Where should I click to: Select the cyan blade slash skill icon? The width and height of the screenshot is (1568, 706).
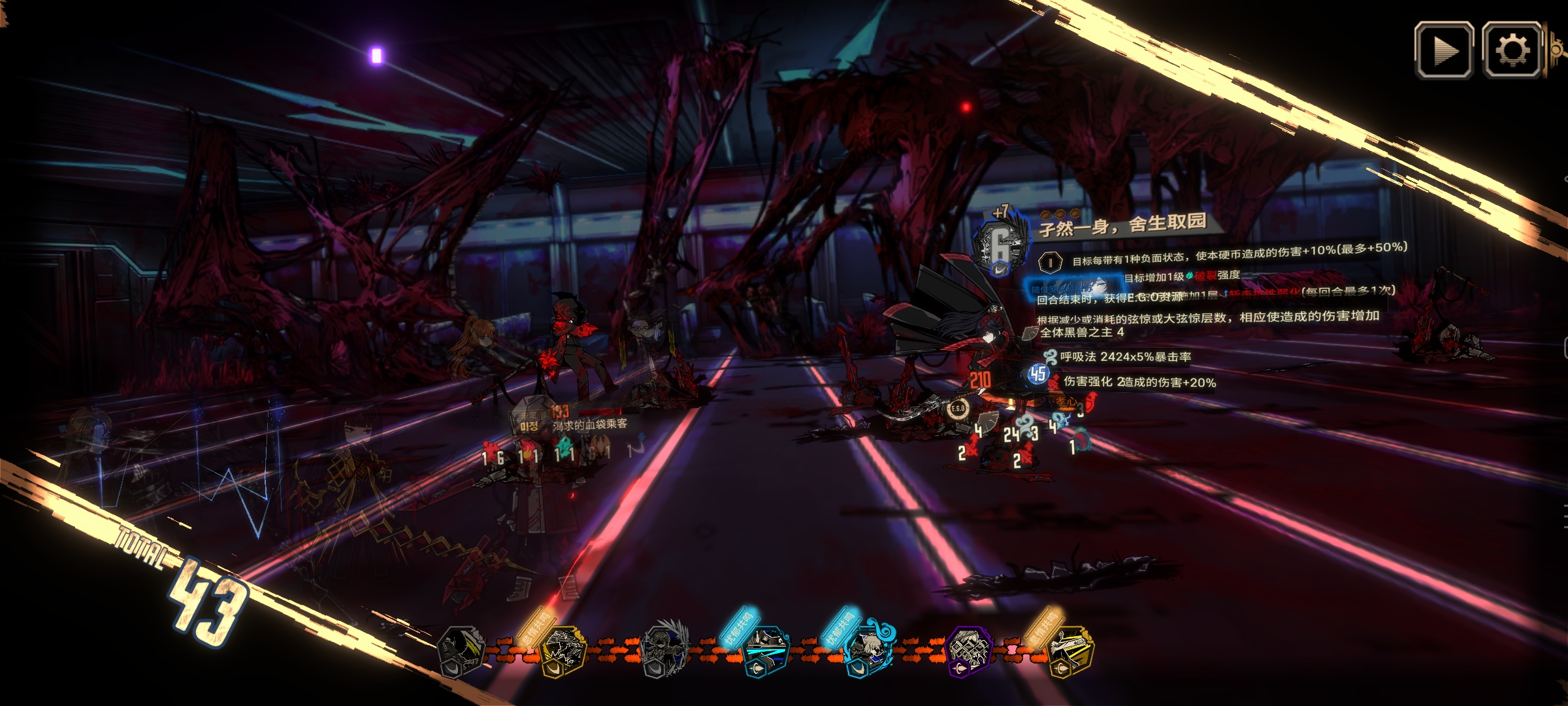[x=765, y=649]
